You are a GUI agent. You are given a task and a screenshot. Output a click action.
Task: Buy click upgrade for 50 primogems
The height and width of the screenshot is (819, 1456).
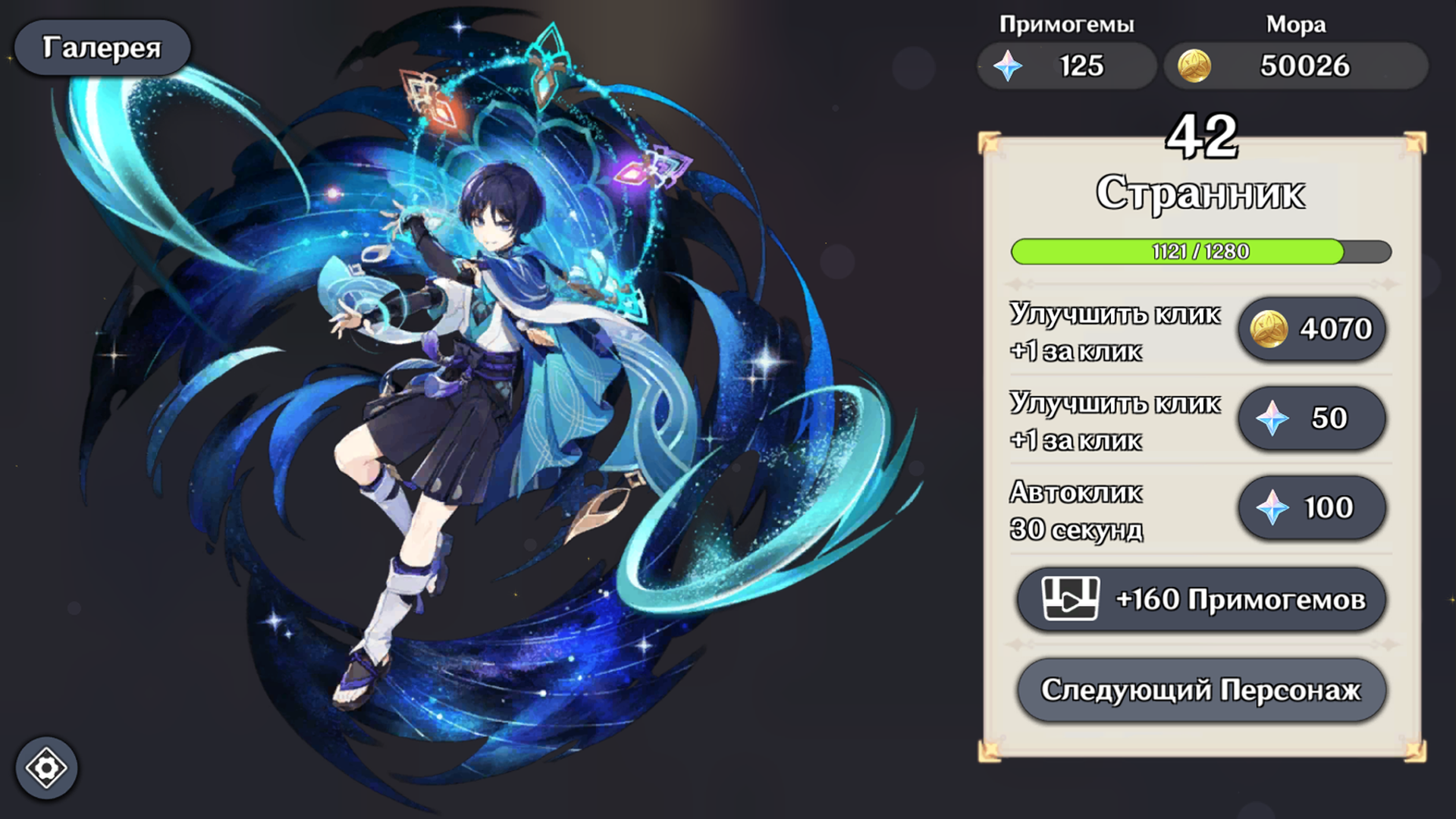point(1313,418)
